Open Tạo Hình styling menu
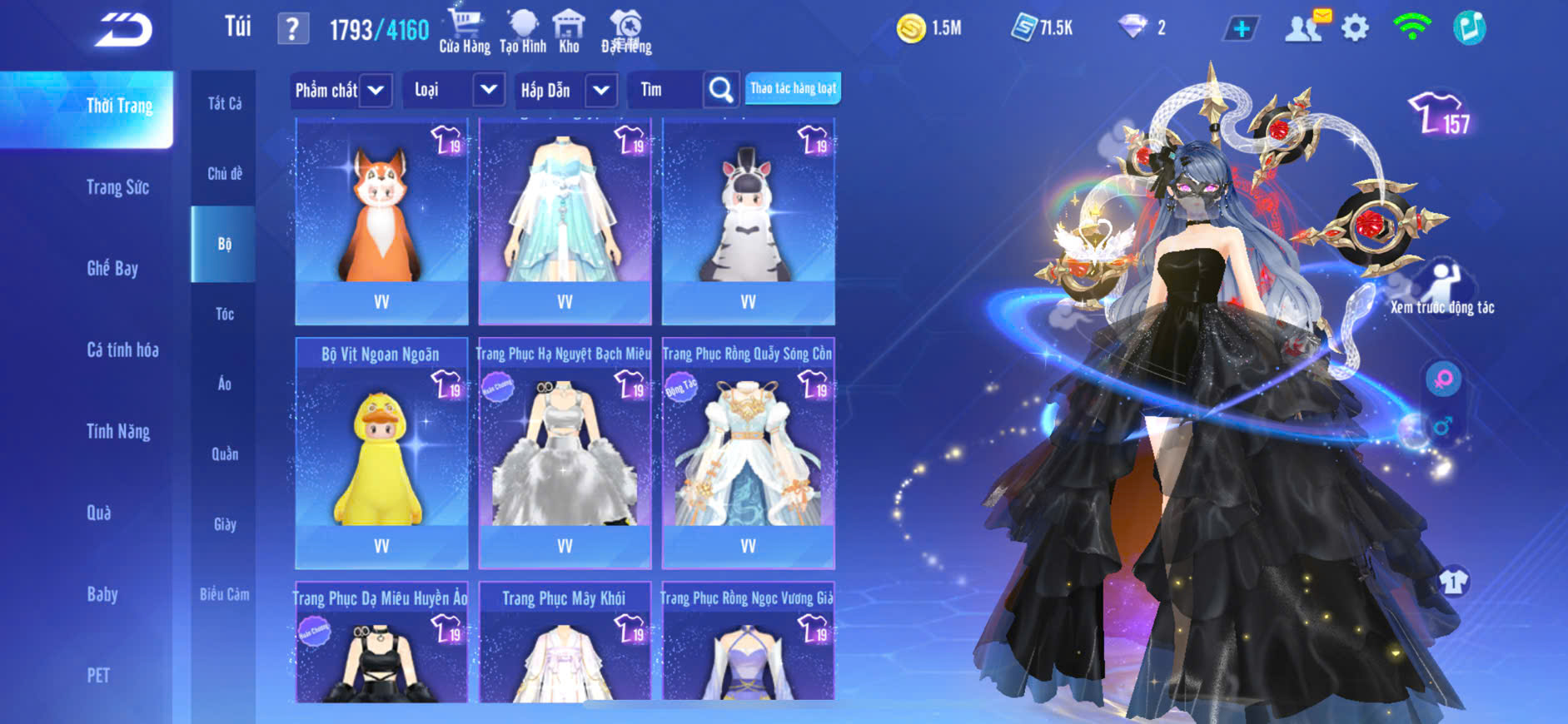1568x724 pixels. pos(523,31)
